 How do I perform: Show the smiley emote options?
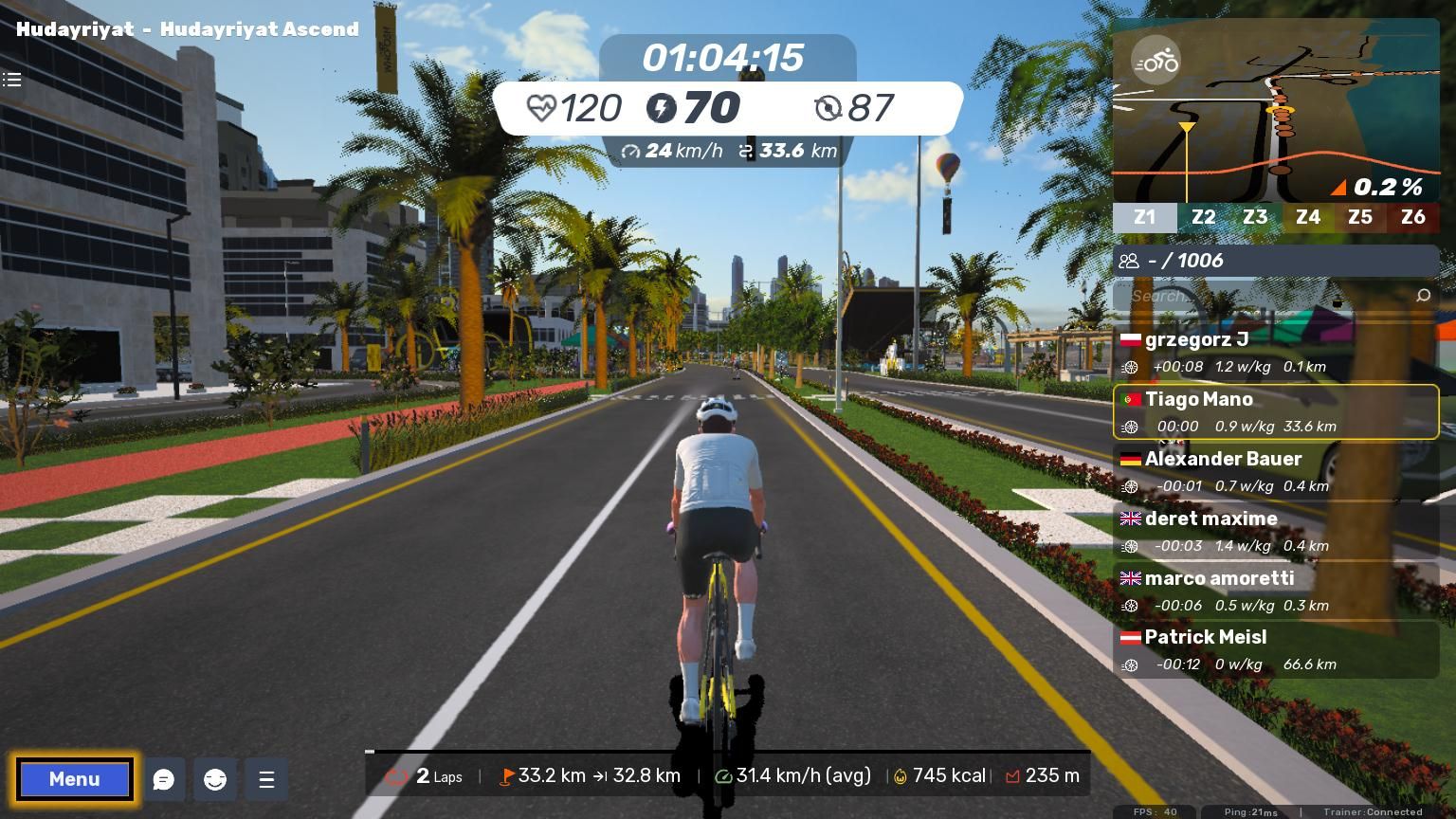(x=215, y=779)
